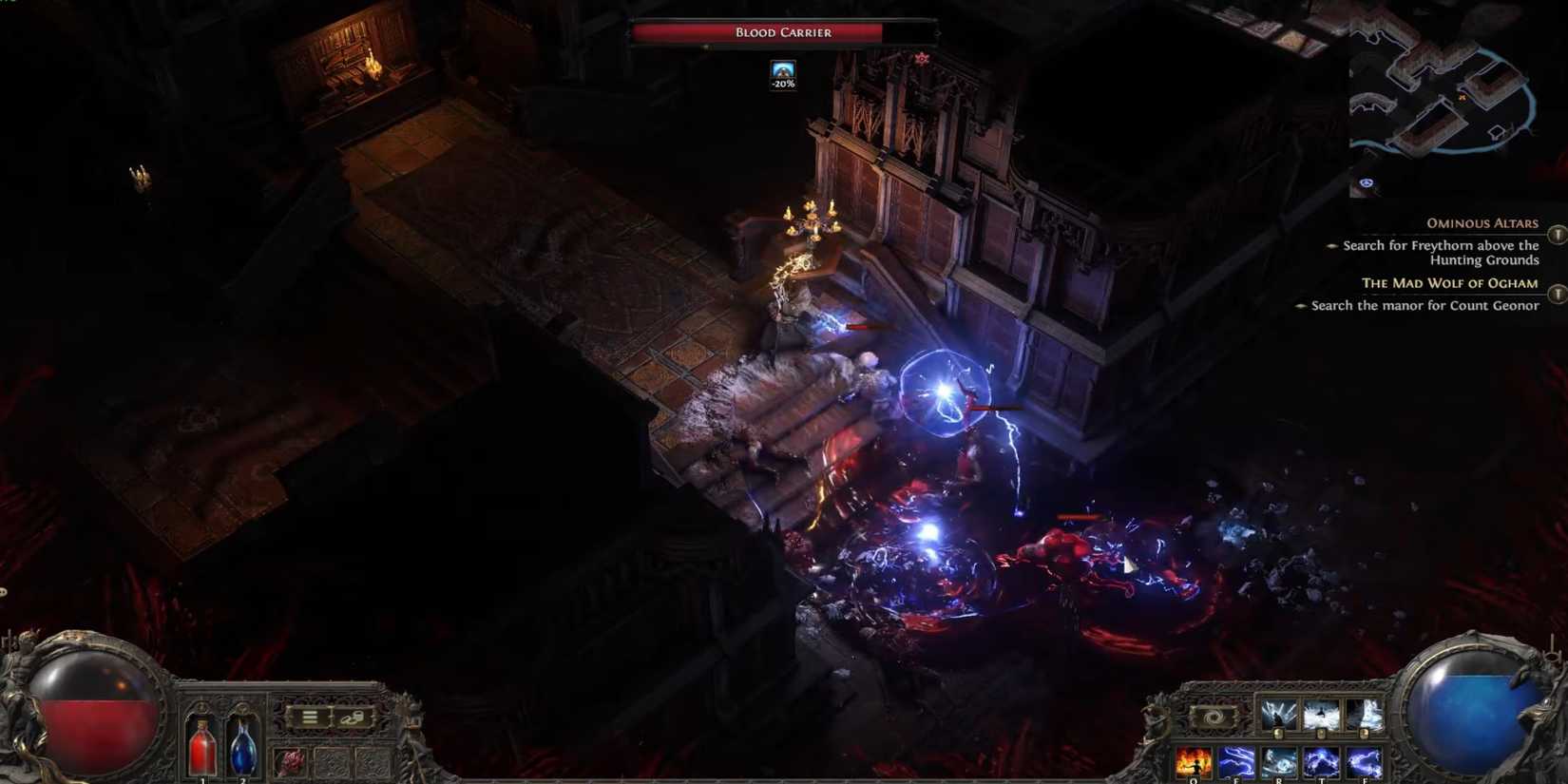
Task: Activate the lightning skill bound to E
Action: pyautogui.click(x=1236, y=760)
